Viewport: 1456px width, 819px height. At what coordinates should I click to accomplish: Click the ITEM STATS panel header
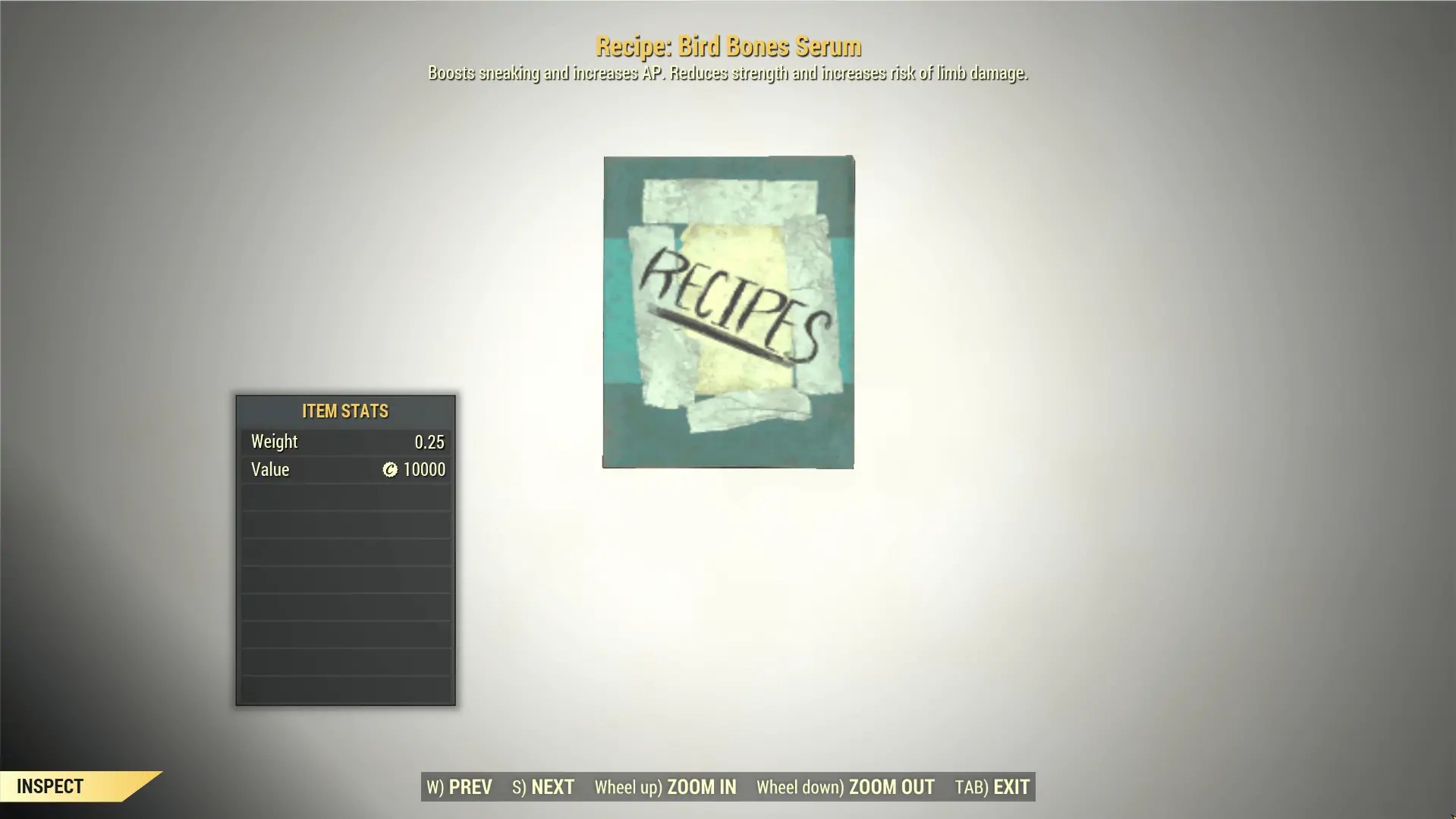pos(344,411)
